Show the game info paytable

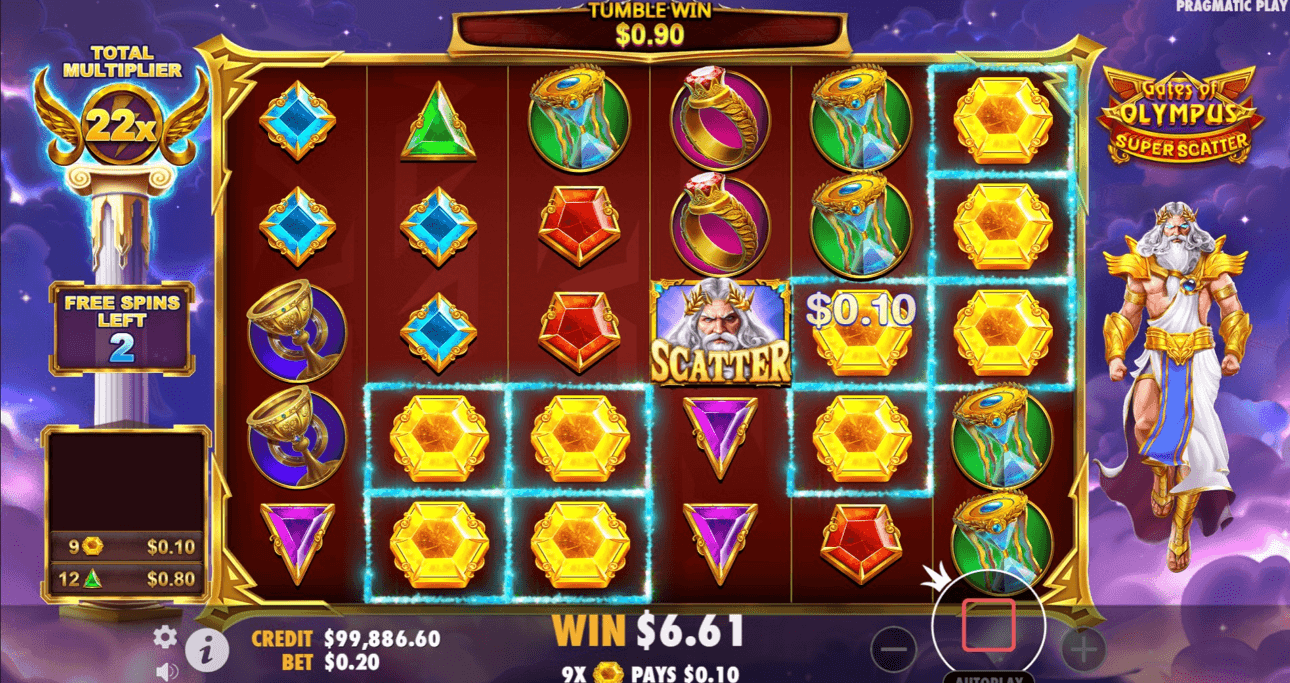207,652
